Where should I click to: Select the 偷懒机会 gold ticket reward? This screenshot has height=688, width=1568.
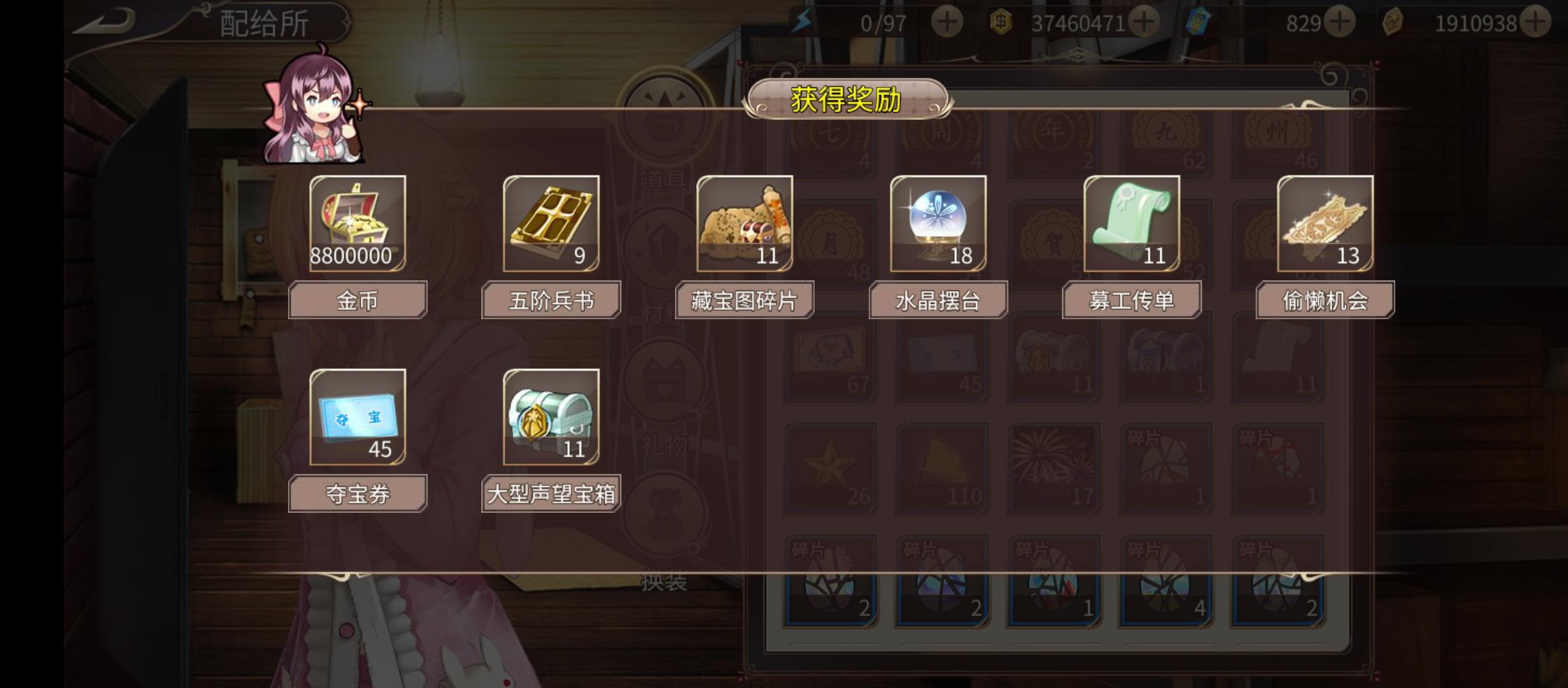pos(1326,226)
